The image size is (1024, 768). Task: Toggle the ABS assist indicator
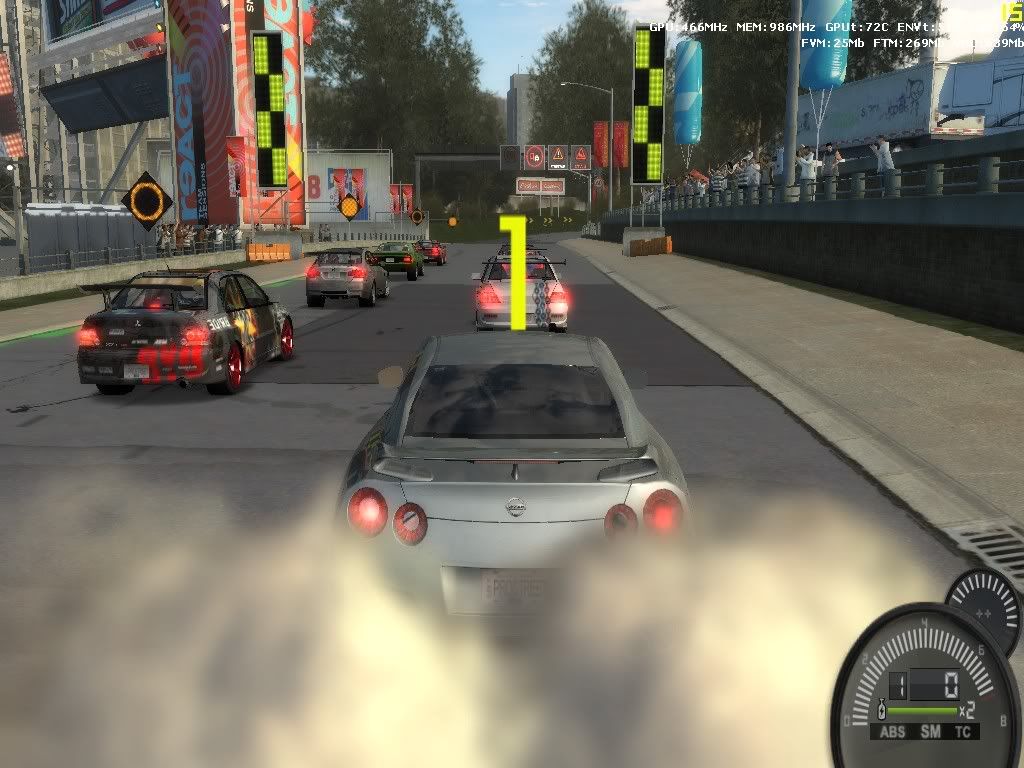[x=892, y=732]
